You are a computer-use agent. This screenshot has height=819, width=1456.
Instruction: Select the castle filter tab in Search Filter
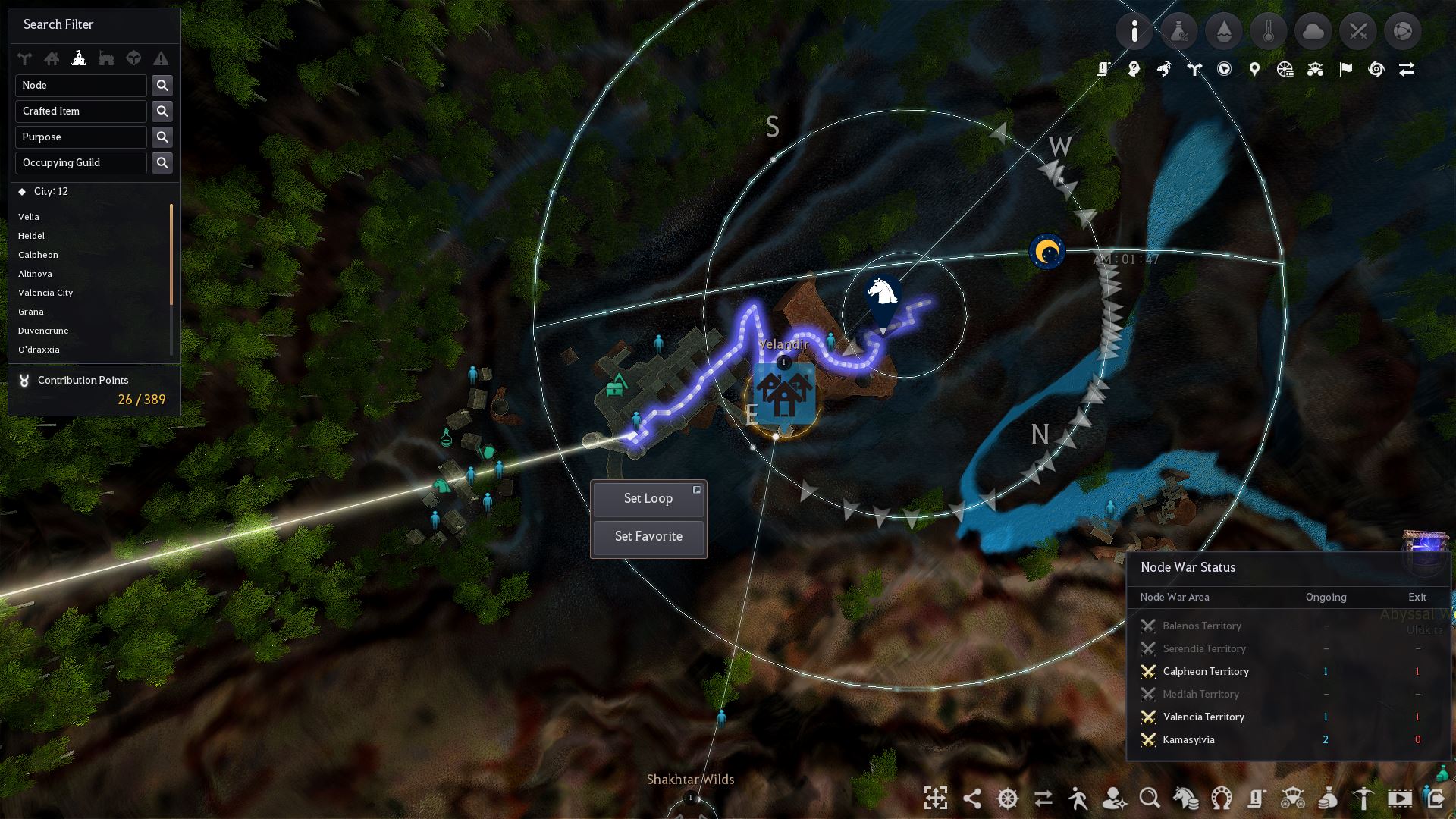(x=80, y=58)
